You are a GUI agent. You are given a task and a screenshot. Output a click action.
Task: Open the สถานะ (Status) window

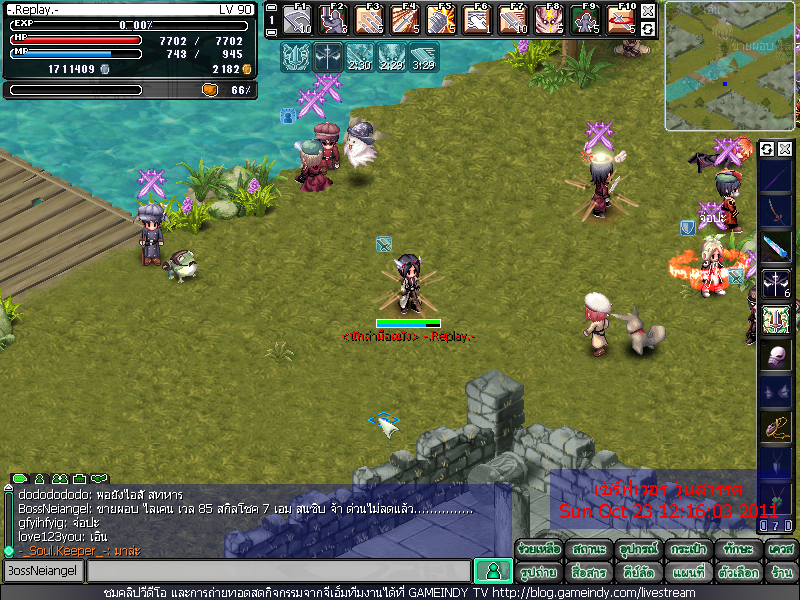[x=588, y=549]
